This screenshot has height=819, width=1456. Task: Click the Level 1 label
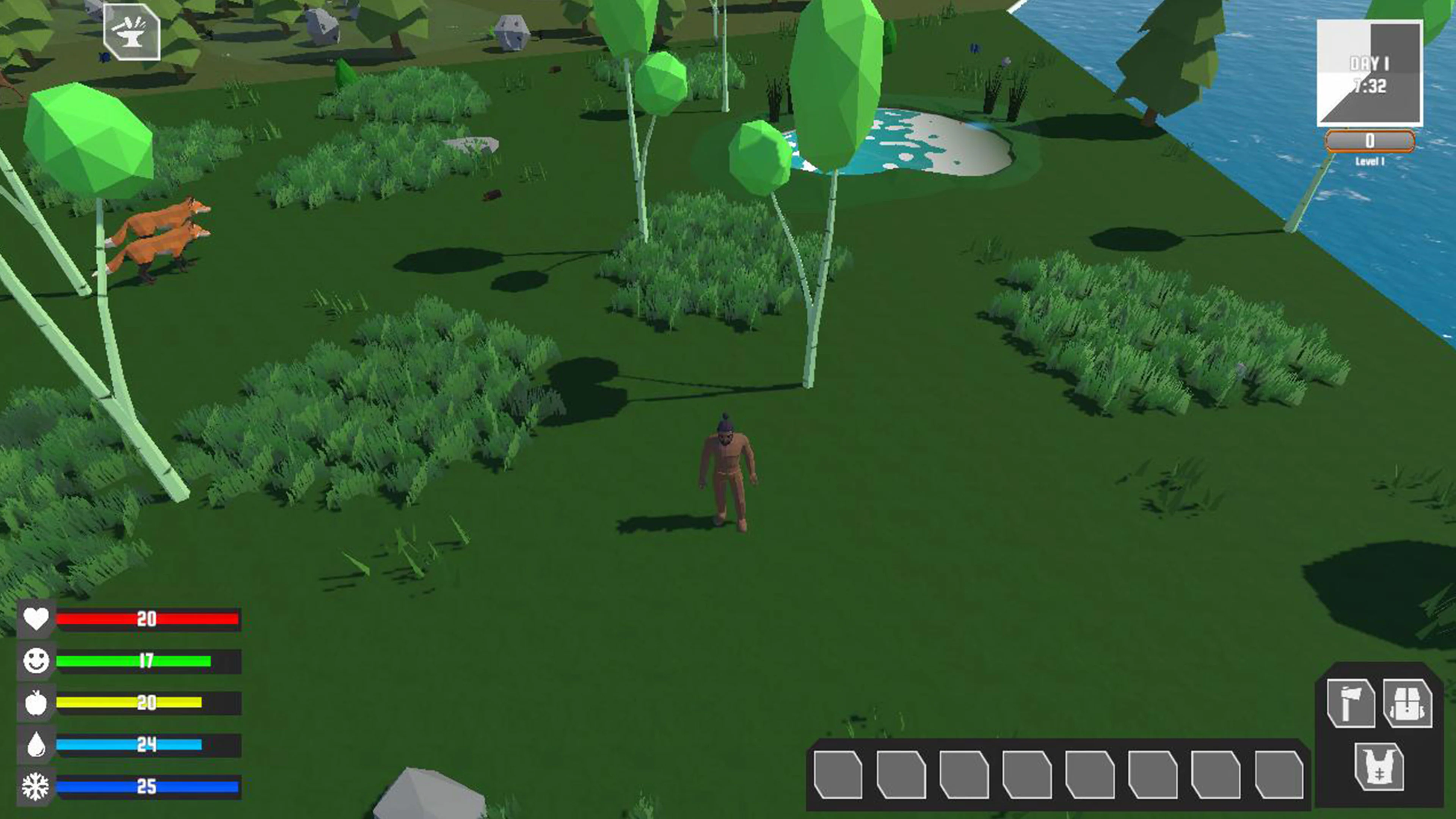[x=1369, y=161]
